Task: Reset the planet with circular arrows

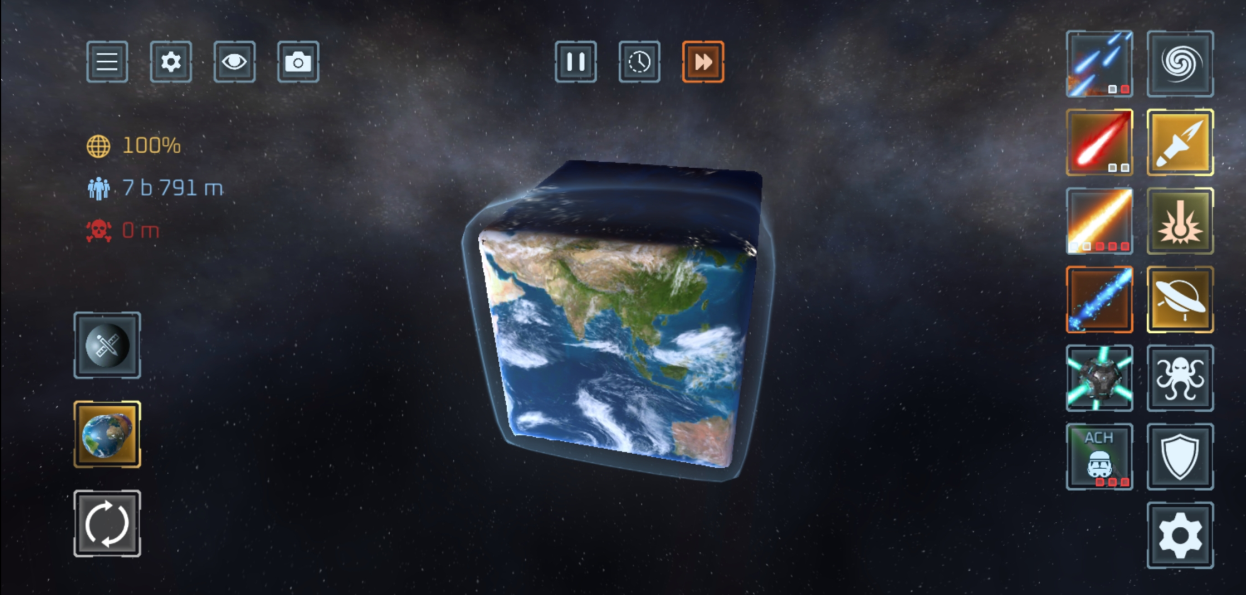Action: click(107, 523)
